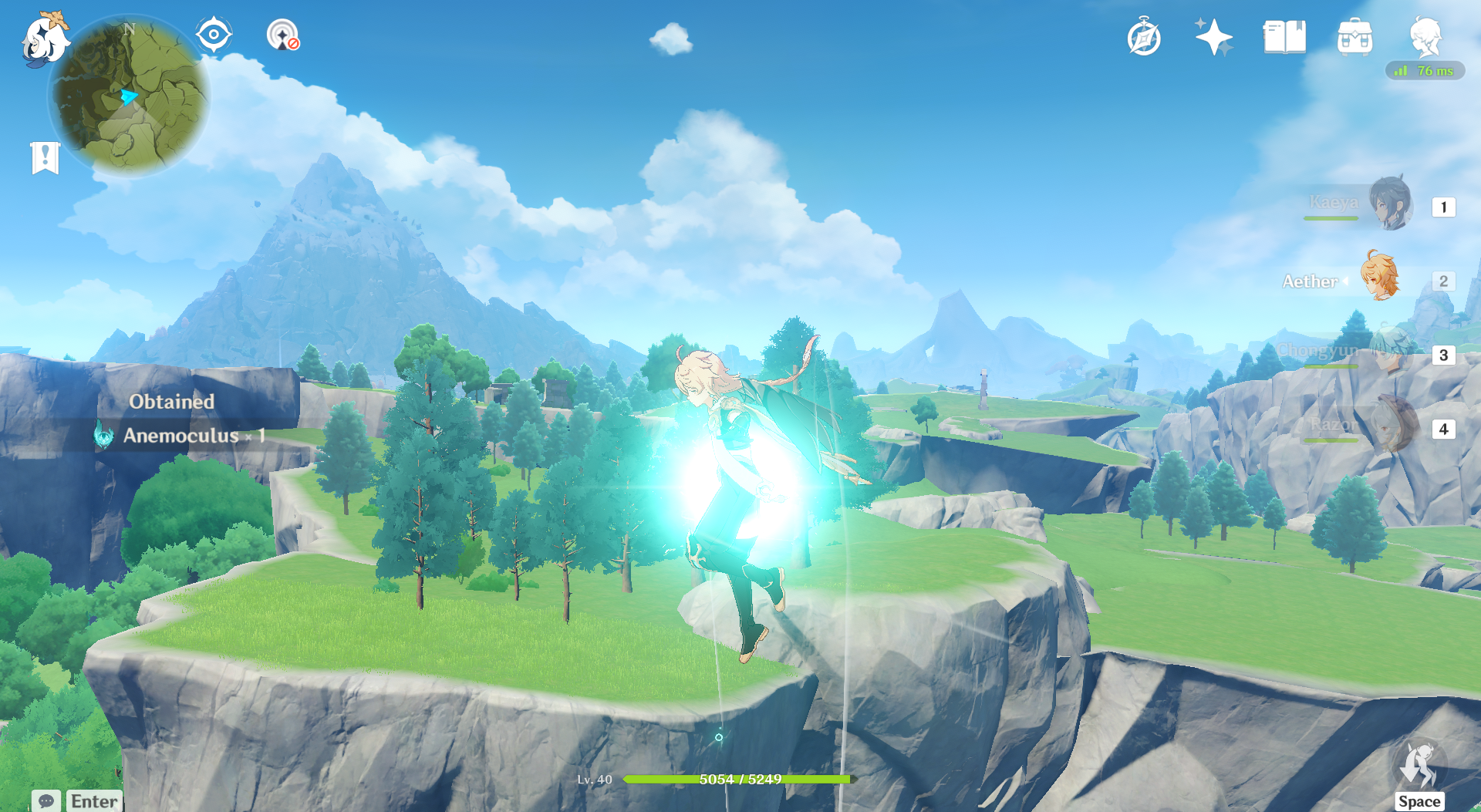Click the jump action icon
This screenshot has width=1481, height=812.
coord(1419,767)
